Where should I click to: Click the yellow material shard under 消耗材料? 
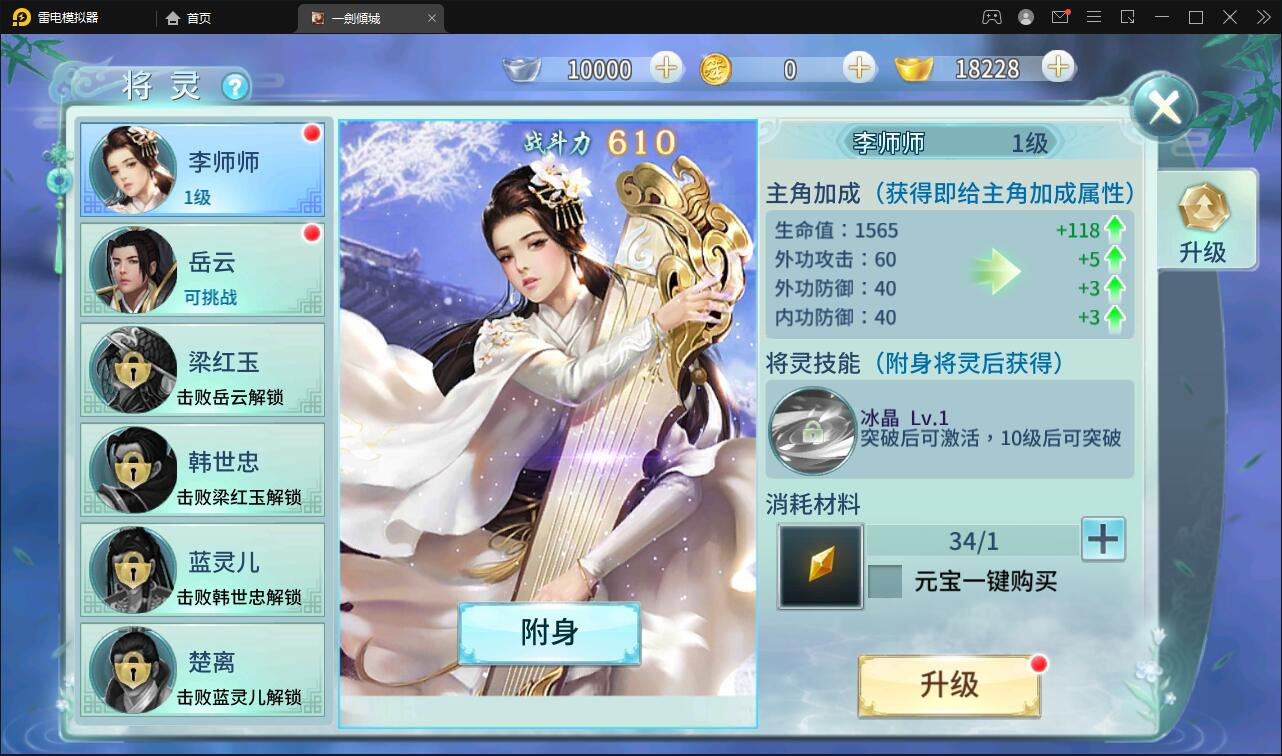[x=819, y=567]
